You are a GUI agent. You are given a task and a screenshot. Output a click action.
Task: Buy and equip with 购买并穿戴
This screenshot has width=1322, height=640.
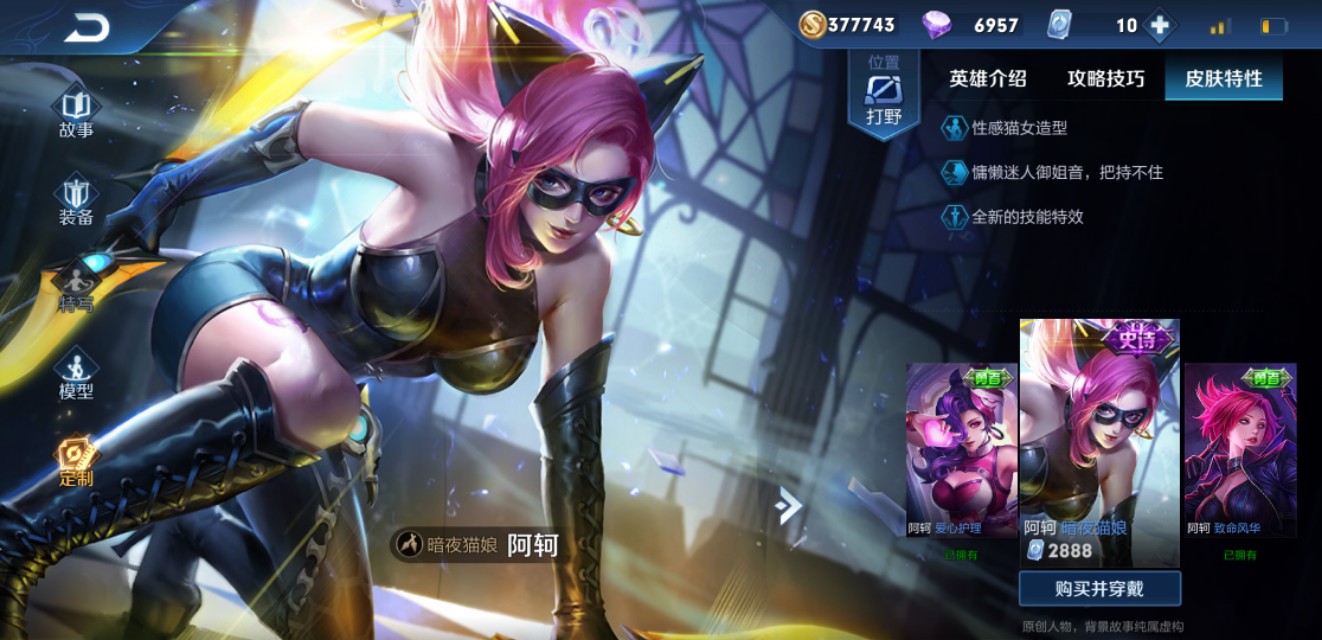click(1100, 589)
